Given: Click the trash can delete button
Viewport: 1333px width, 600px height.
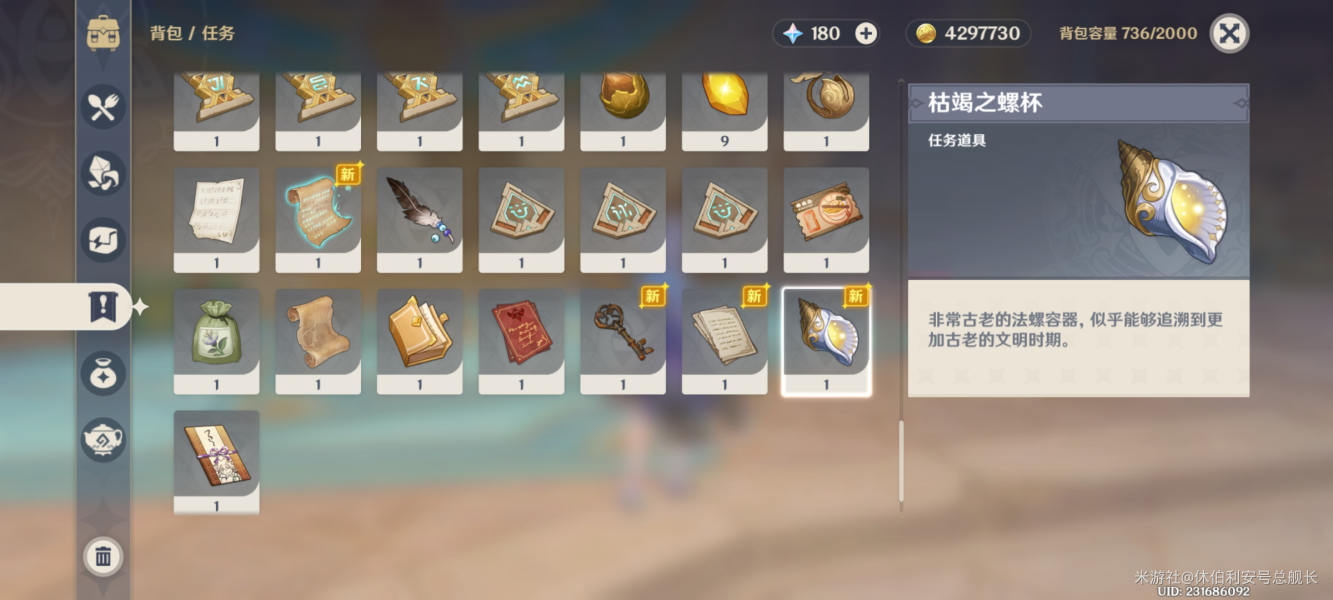Looking at the screenshot, I should tap(103, 557).
